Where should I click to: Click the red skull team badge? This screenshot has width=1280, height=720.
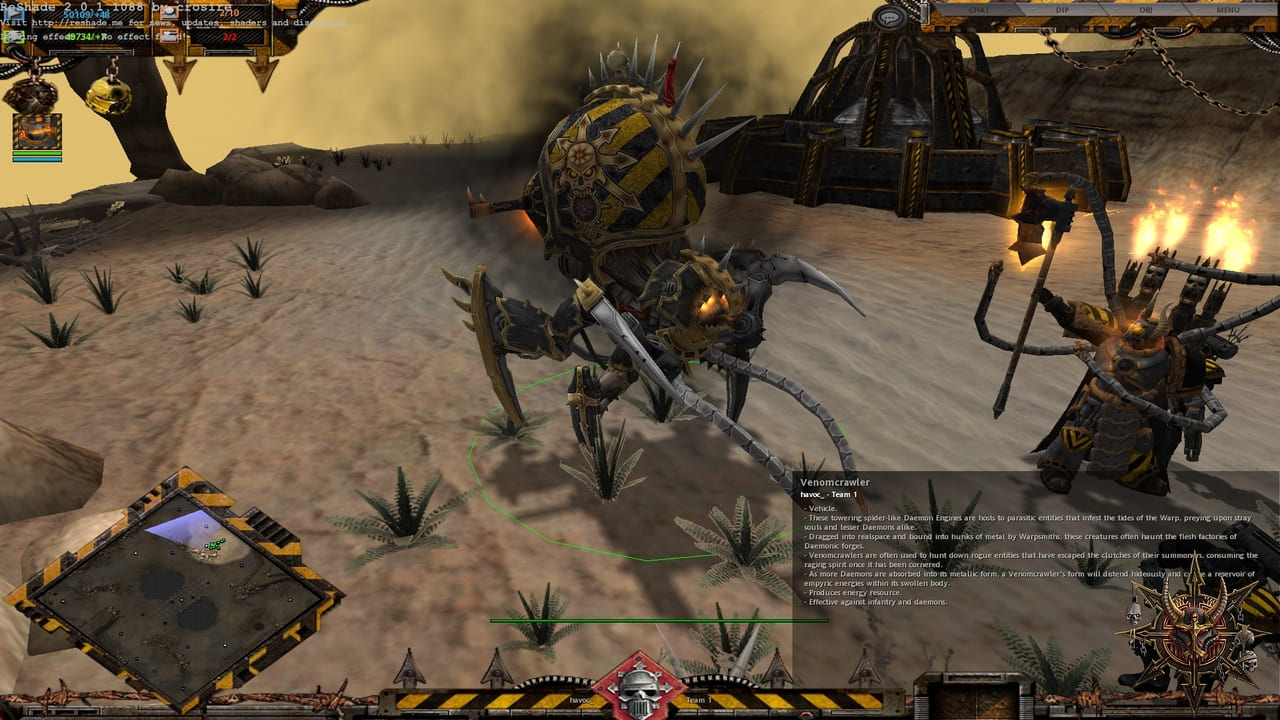tap(638, 688)
